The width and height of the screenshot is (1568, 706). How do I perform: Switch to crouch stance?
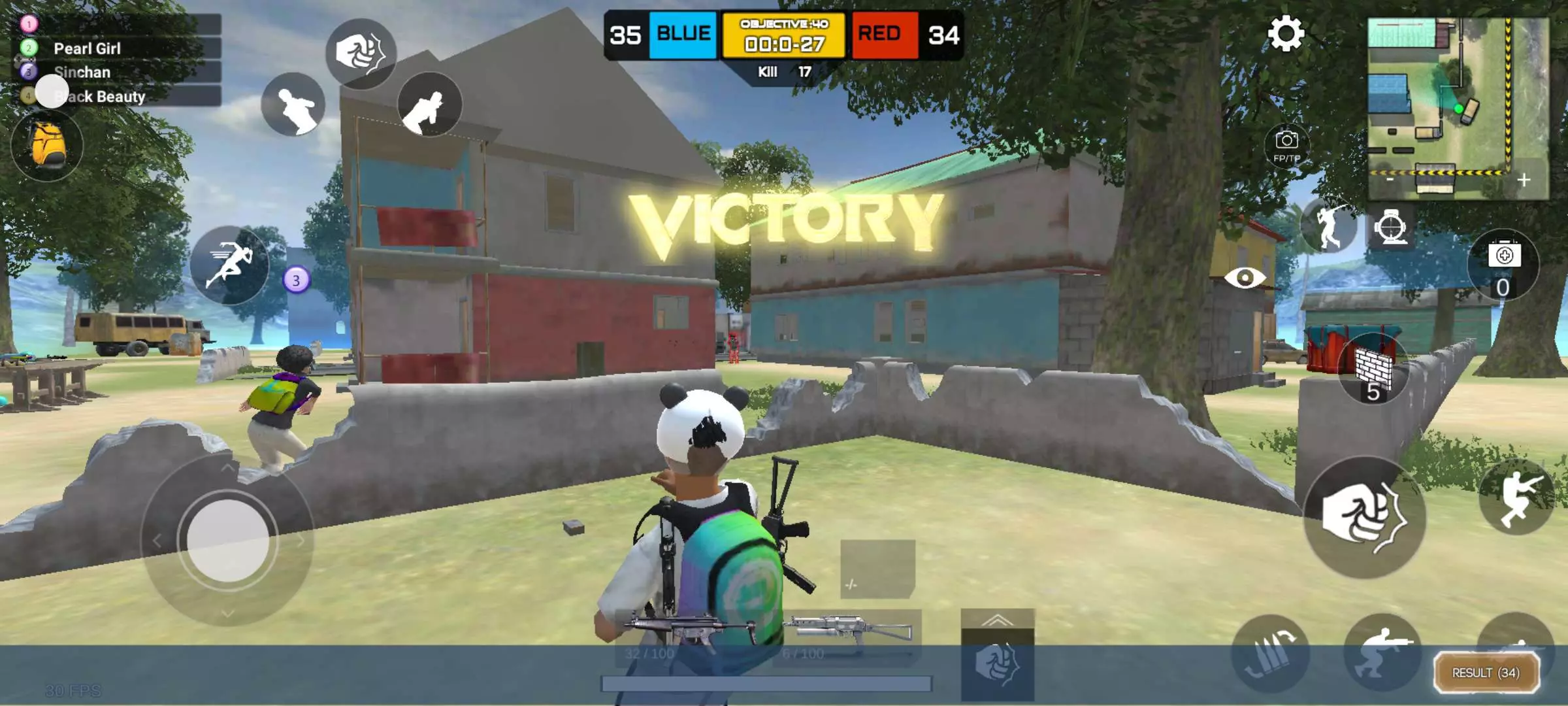1382,652
